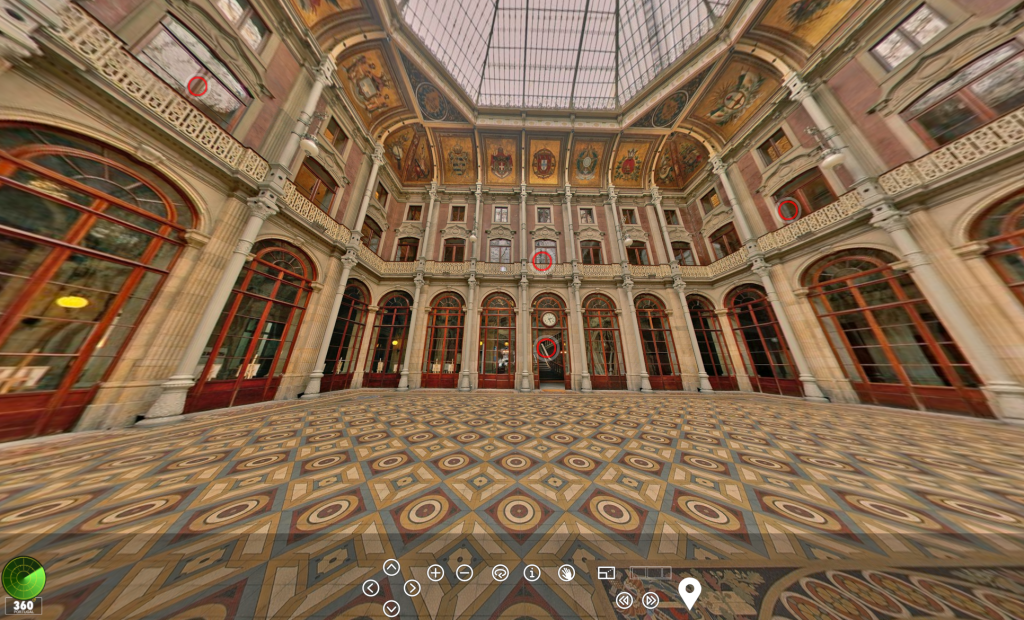Screen dimensions: 1024x620
Task: Open the map location pin
Action: pos(689,592)
